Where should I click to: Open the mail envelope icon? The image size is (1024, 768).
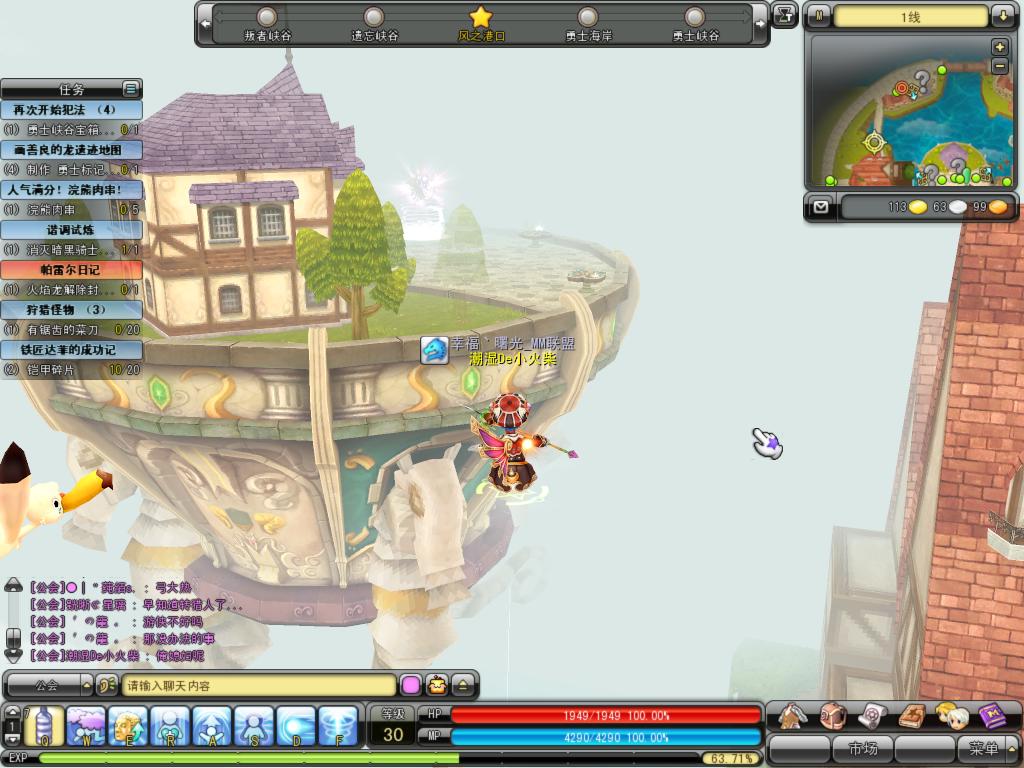coord(821,207)
